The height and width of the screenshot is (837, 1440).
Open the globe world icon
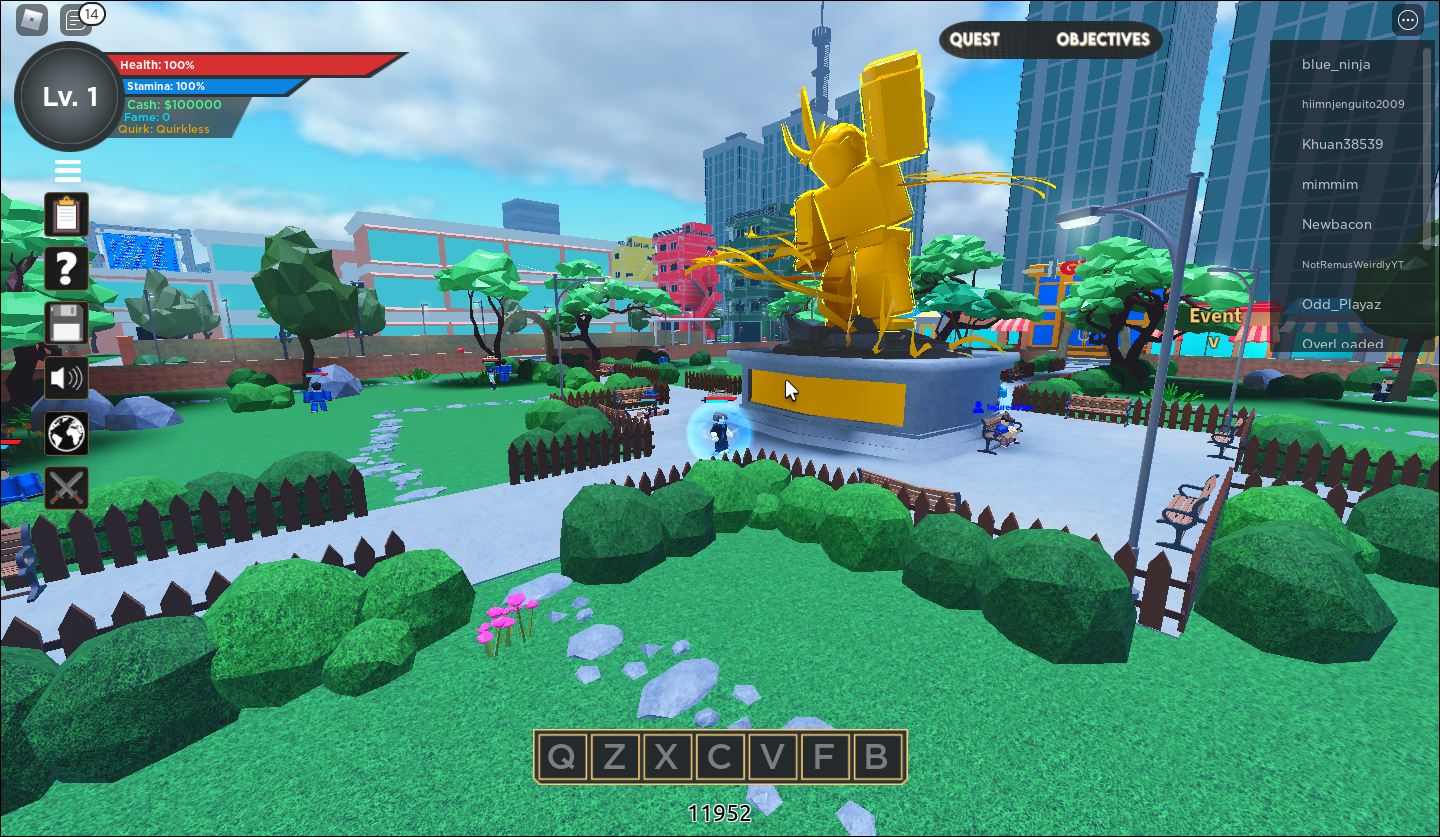pyautogui.click(x=66, y=433)
